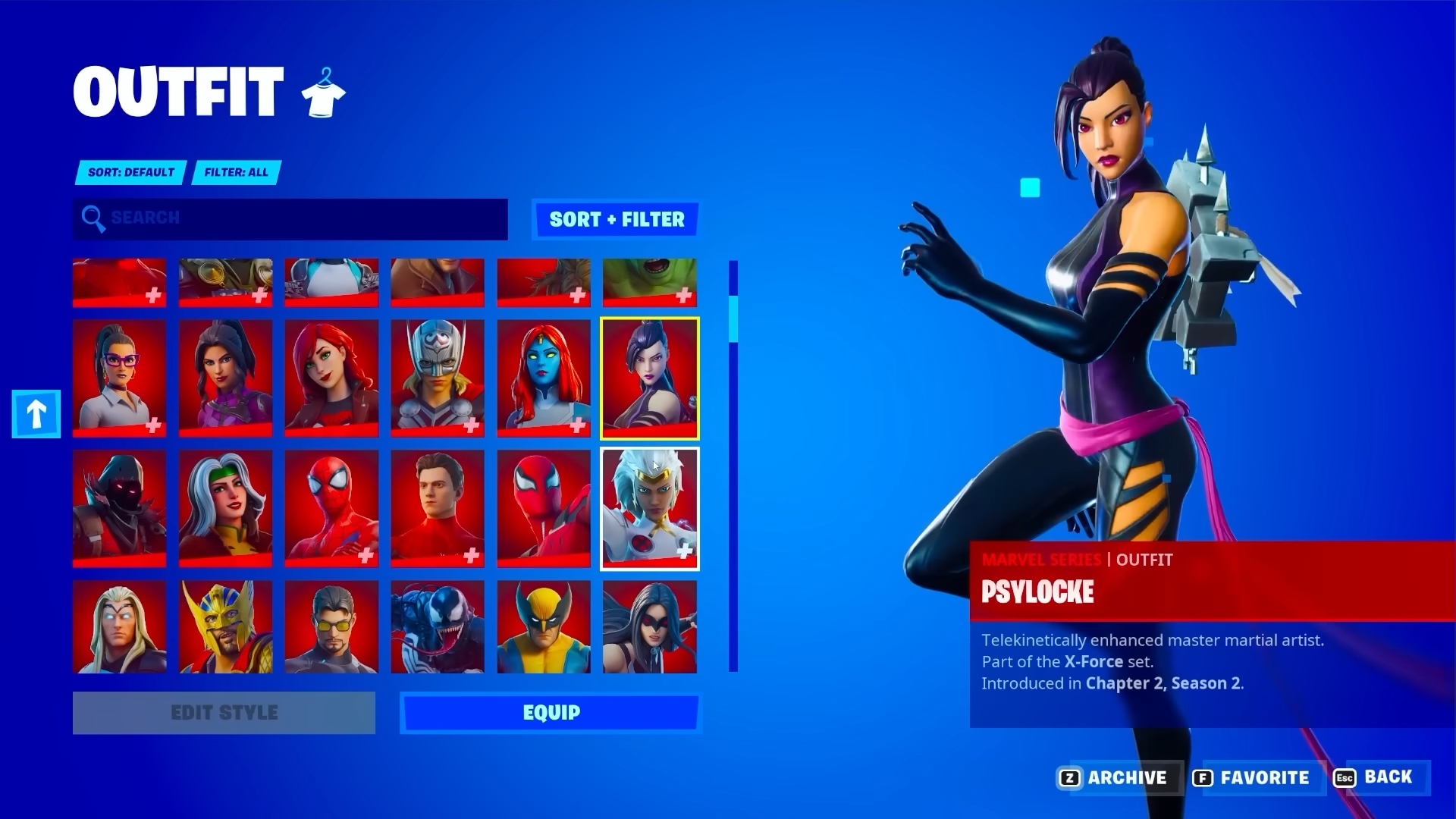Select the blue up-arrow button
The width and height of the screenshot is (1456, 819).
point(36,414)
